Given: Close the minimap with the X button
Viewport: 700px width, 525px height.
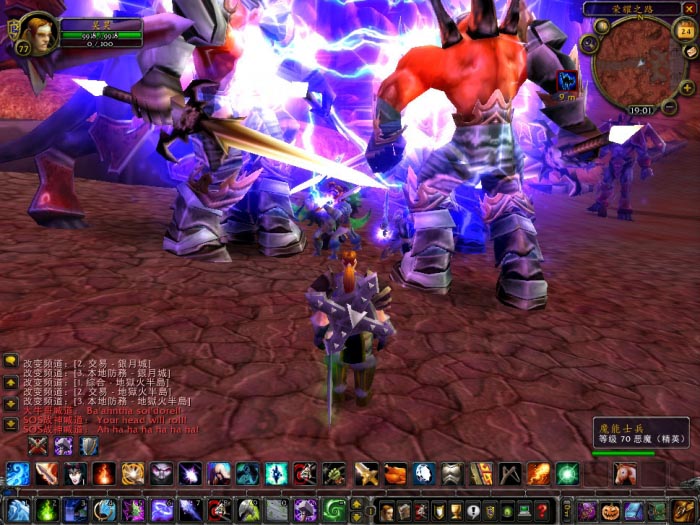Looking at the screenshot, I should tap(689, 9).
